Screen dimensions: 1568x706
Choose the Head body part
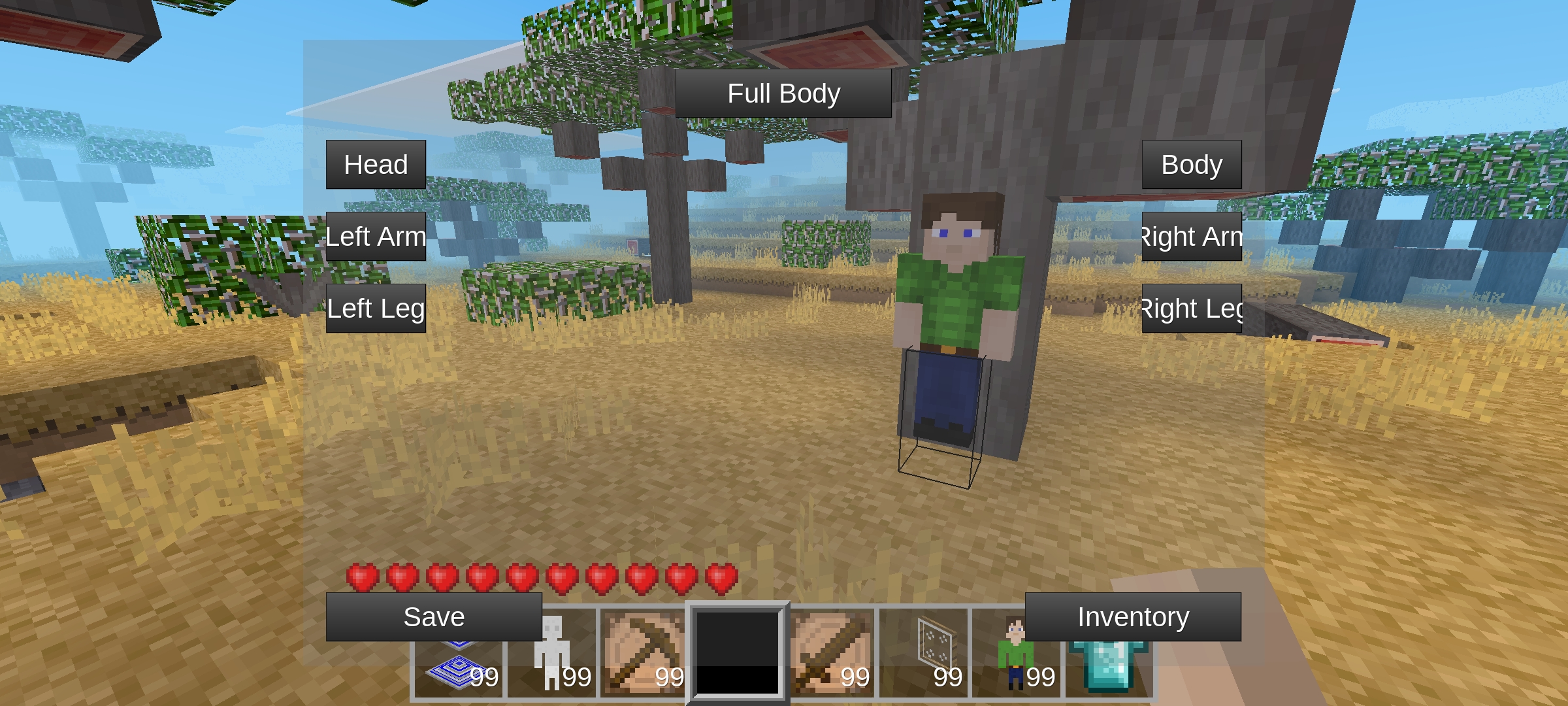click(376, 165)
